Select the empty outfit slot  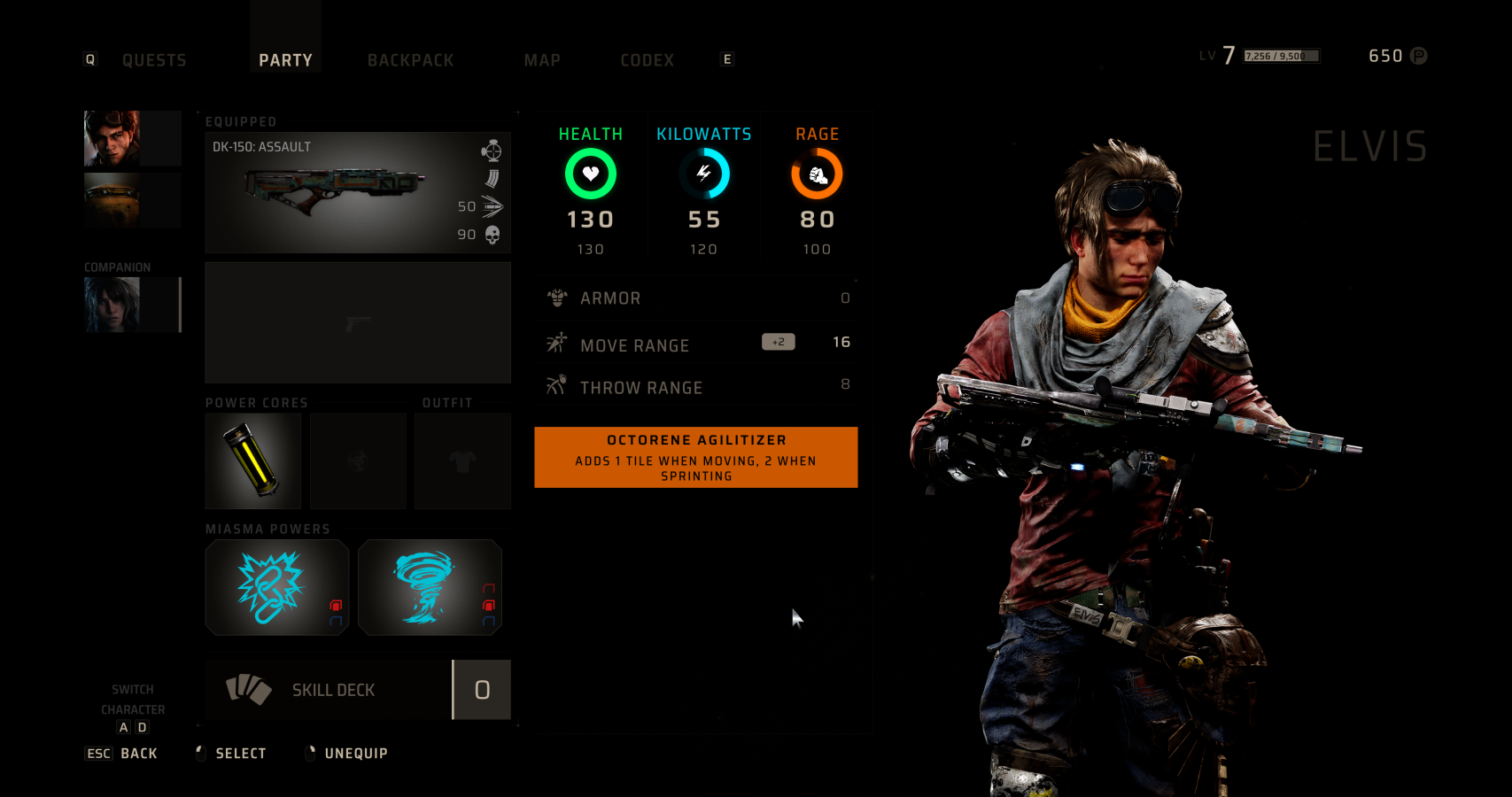tap(462, 460)
